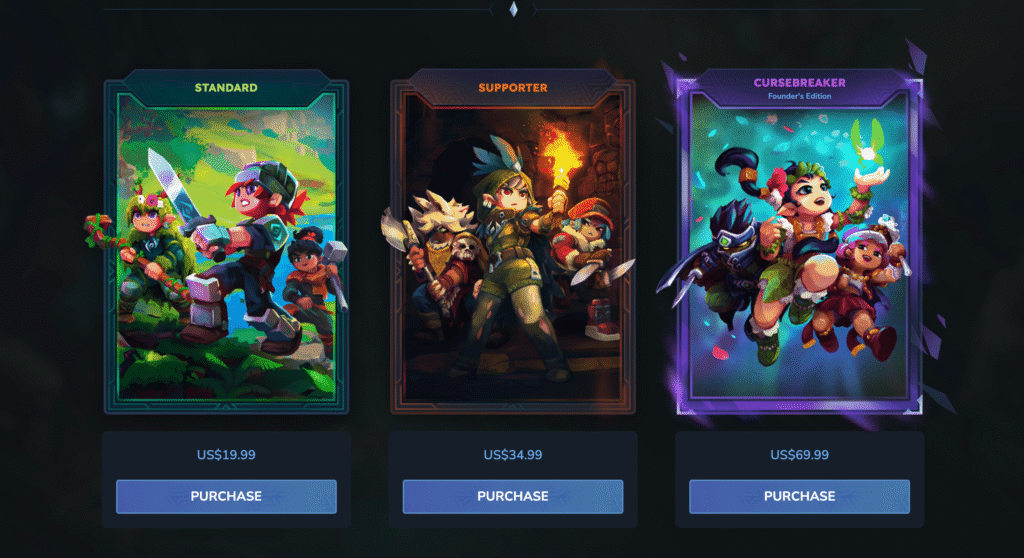Click Purchase under the US$69.99 Cursebreaker edition
This screenshot has width=1024, height=558.
[x=799, y=496]
